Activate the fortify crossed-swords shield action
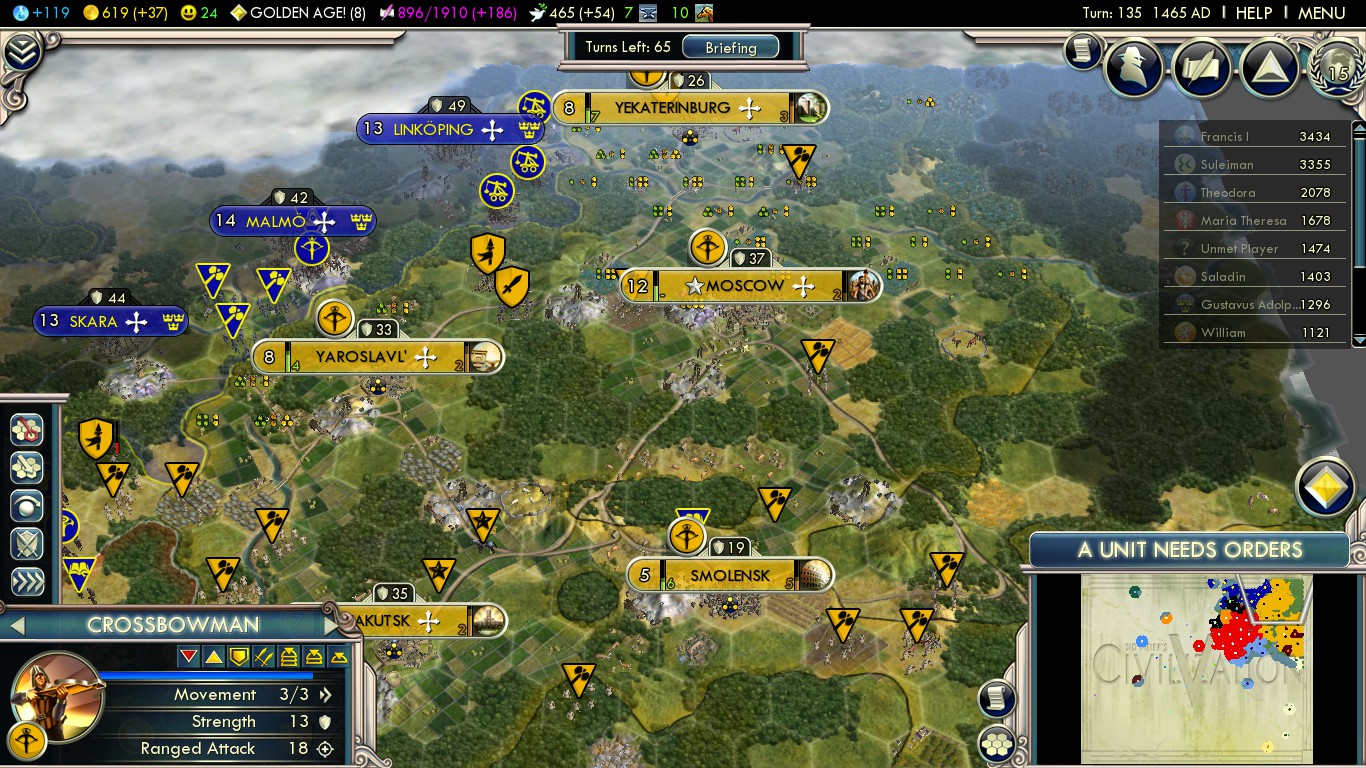Viewport: 1366px width, 768px height. tap(27, 544)
